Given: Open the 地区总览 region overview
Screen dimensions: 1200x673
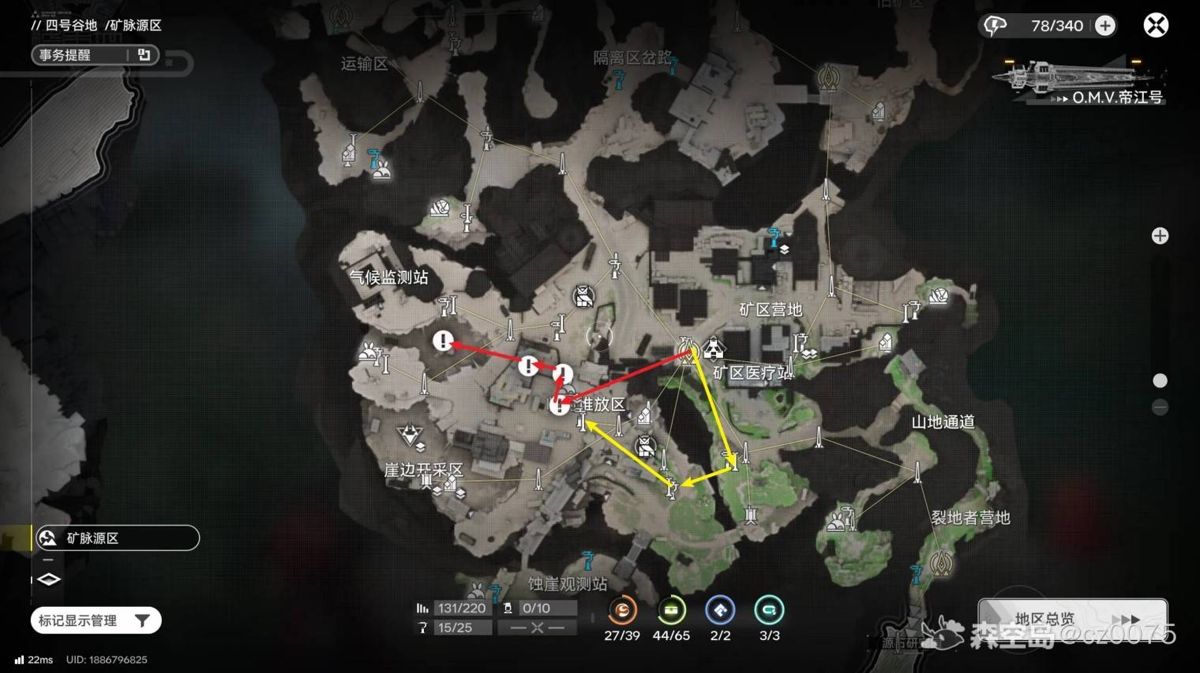Looking at the screenshot, I should pyautogui.click(x=1072, y=620).
